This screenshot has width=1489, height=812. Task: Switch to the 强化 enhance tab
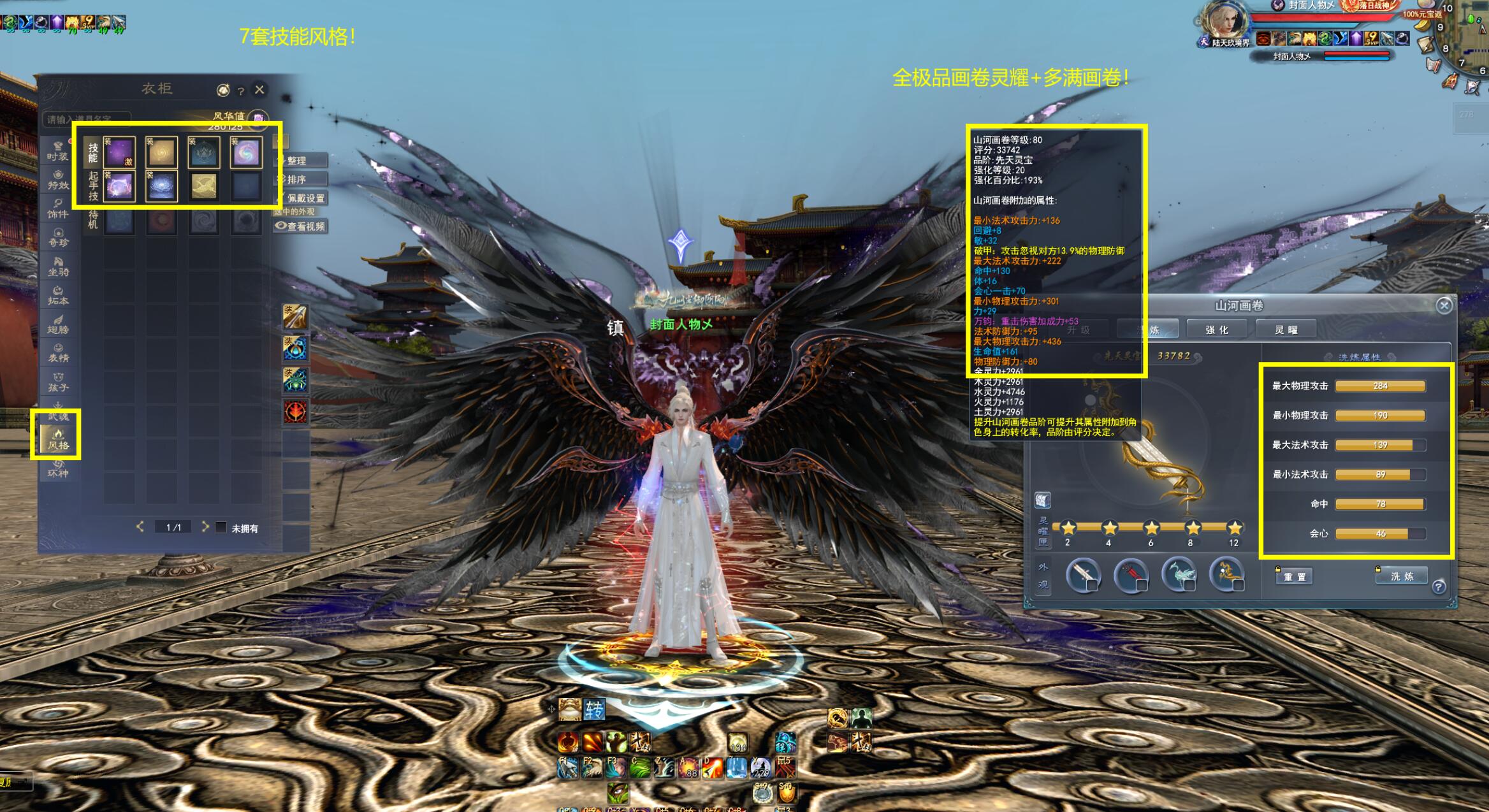click(x=1217, y=330)
